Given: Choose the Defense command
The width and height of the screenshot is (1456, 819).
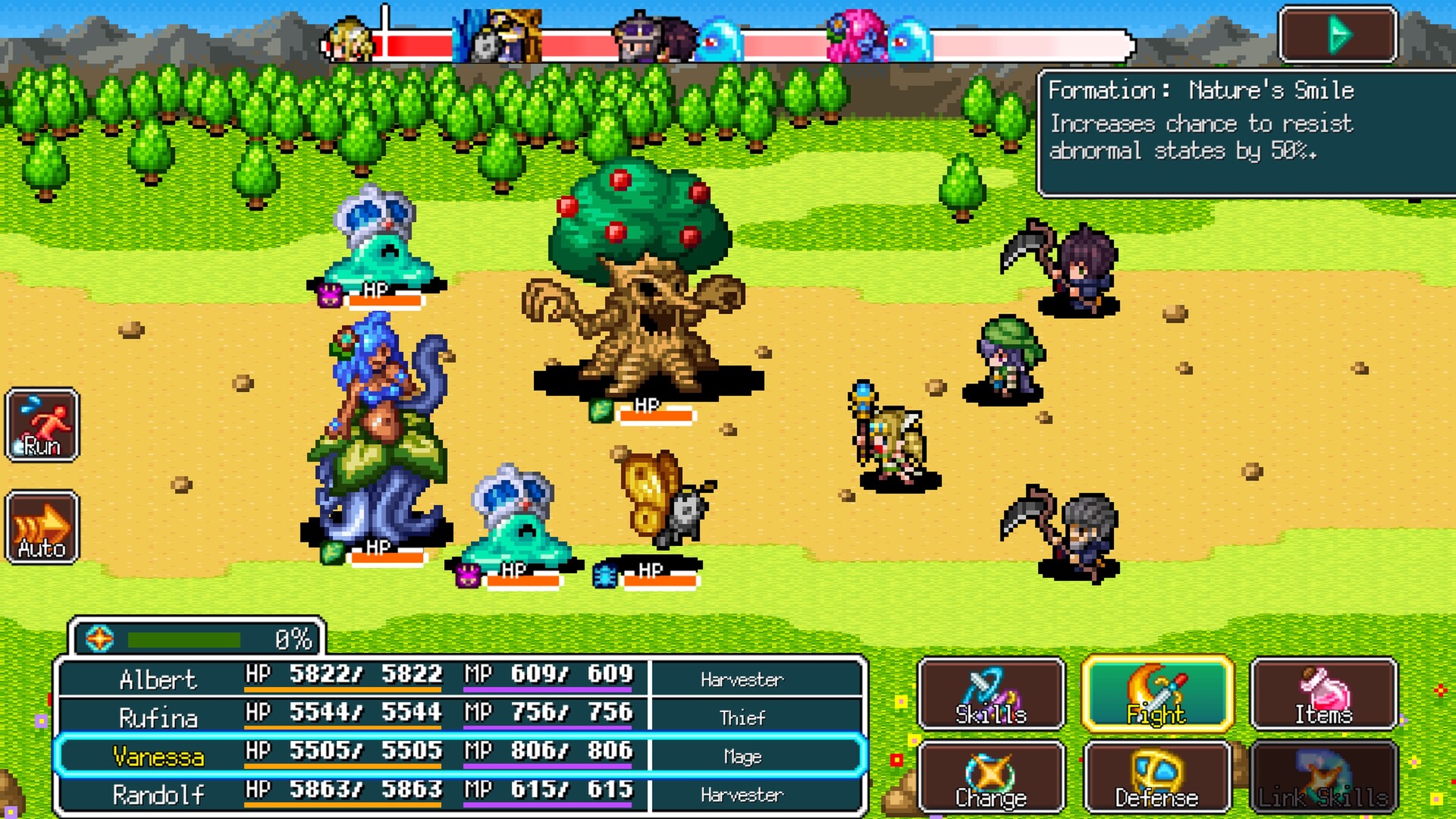Looking at the screenshot, I should [1158, 777].
